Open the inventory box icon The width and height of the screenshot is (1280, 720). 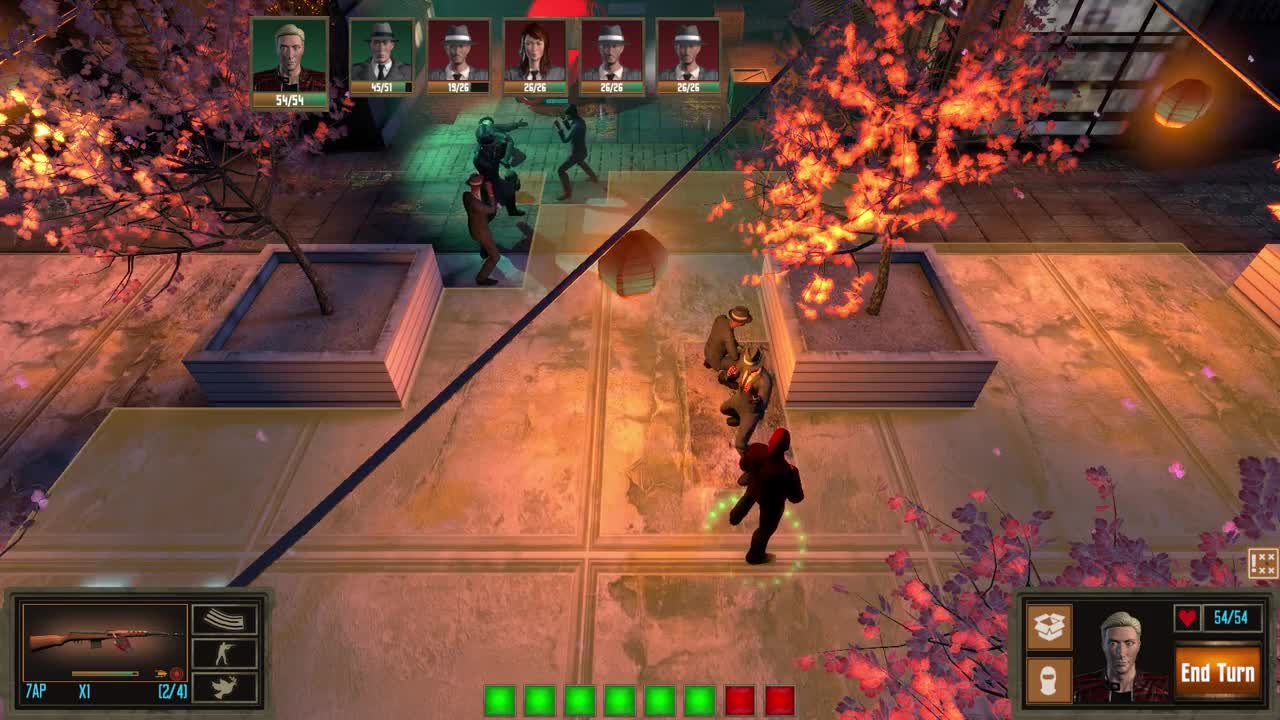pos(1050,626)
